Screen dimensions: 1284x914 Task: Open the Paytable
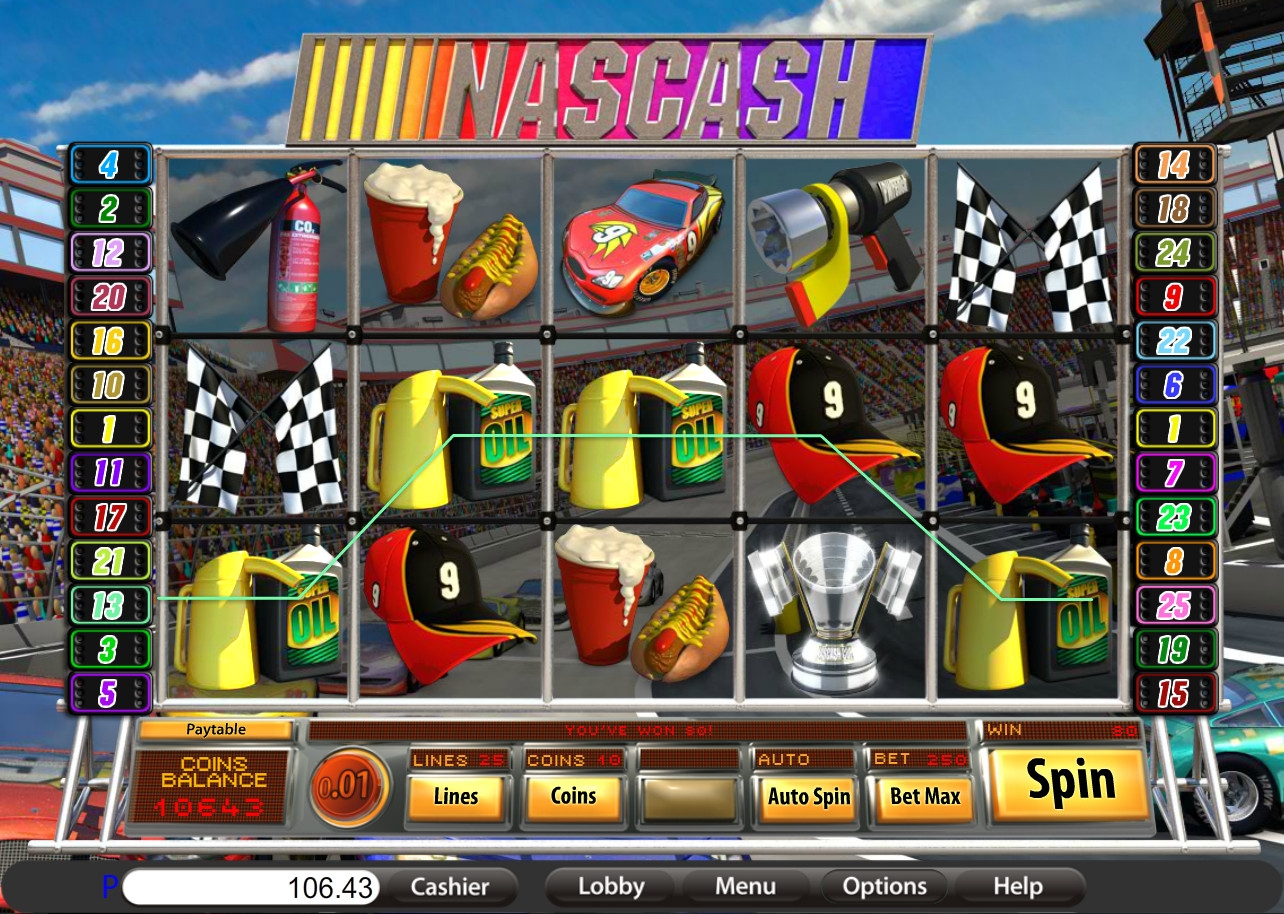[215, 730]
